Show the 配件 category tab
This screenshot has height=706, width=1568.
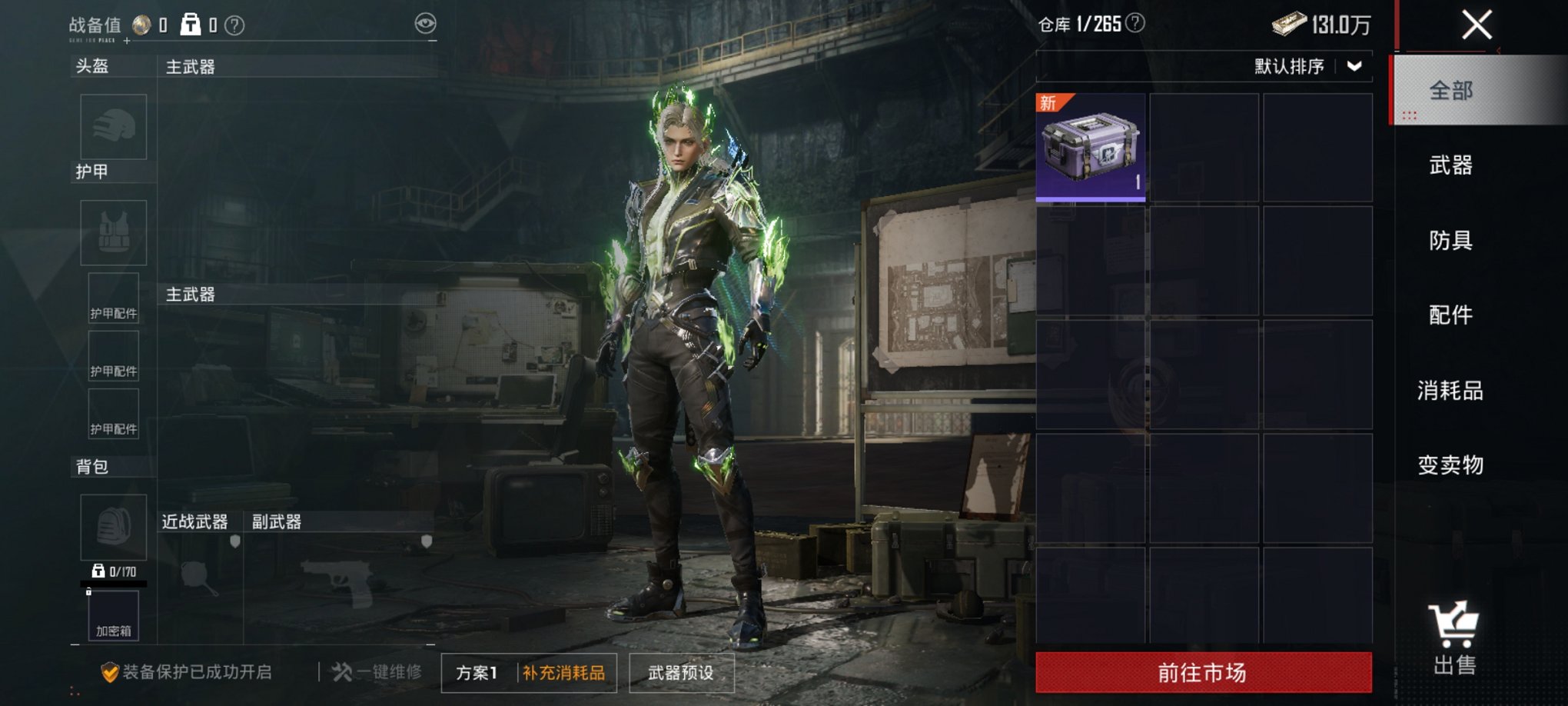pyautogui.click(x=1451, y=315)
